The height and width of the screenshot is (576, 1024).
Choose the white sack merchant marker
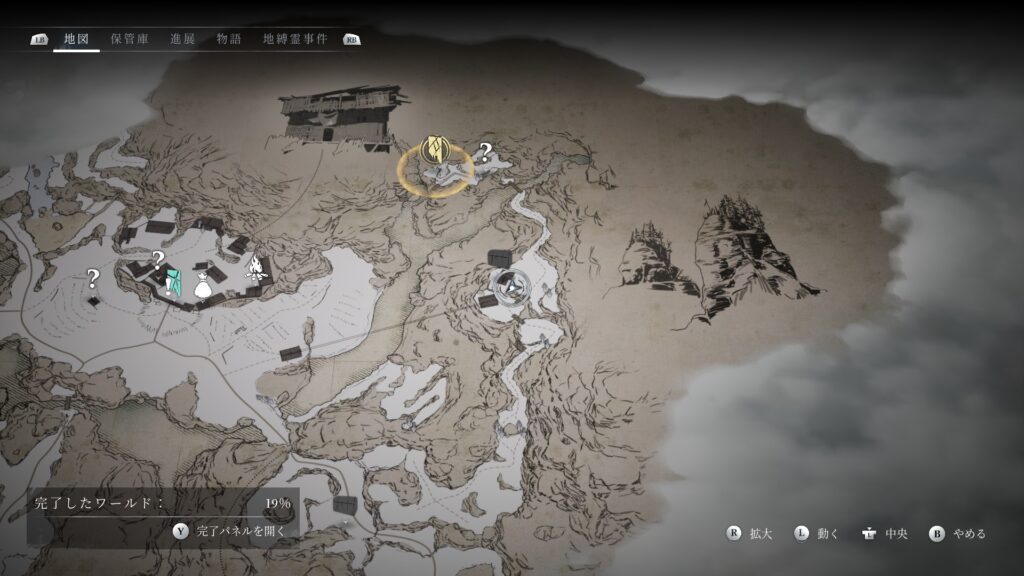(x=203, y=285)
